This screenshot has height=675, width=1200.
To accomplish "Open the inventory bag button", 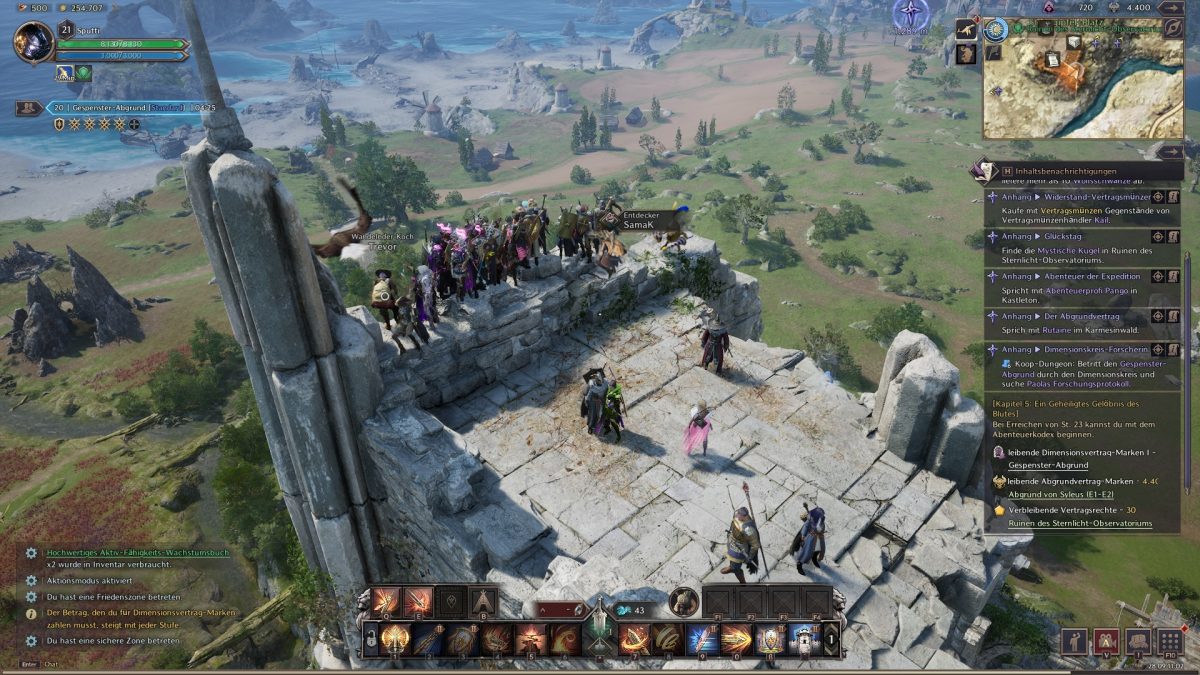I will [x=1138, y=641].
